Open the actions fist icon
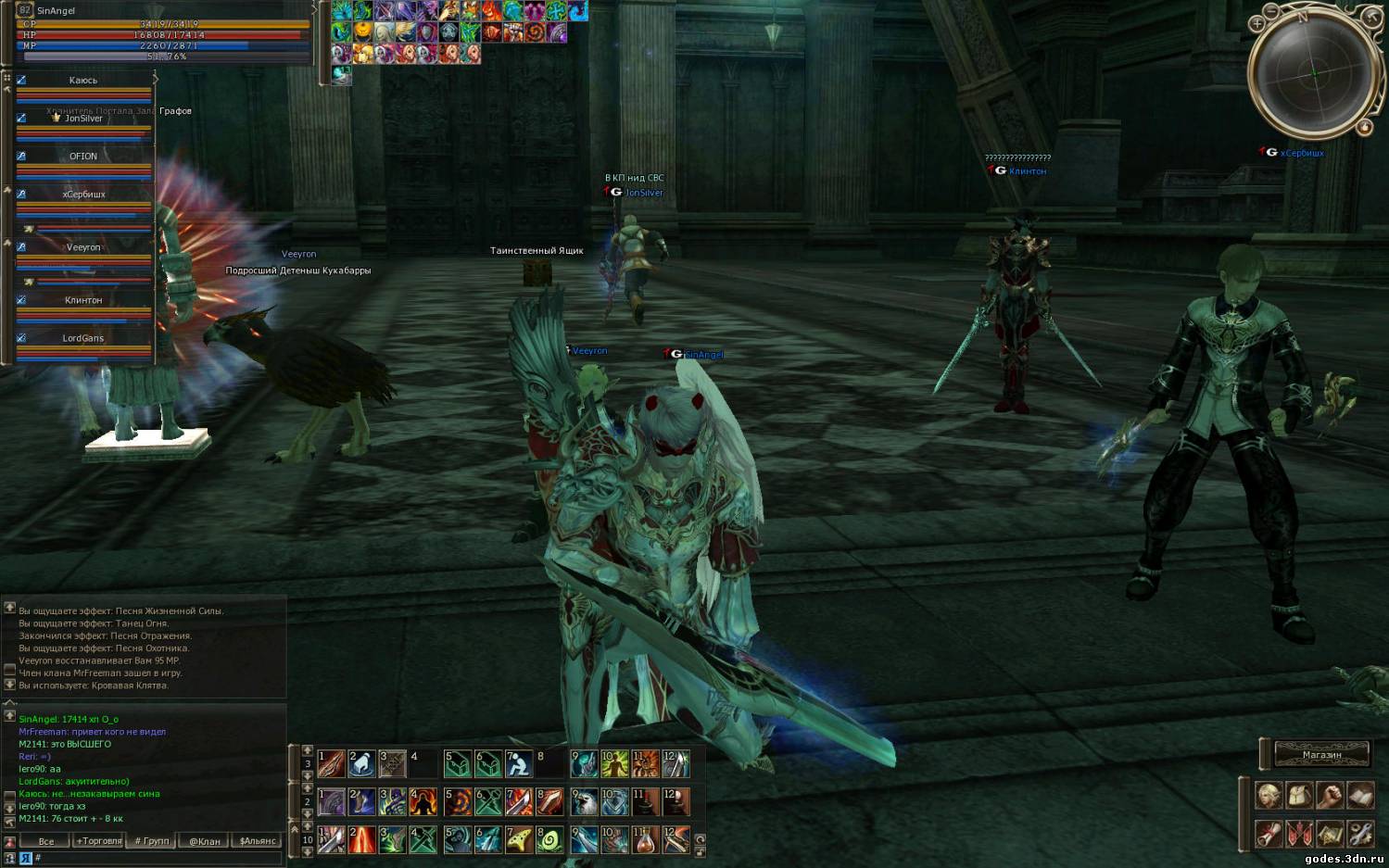1389x868 pixels. tap(1330, 795)
